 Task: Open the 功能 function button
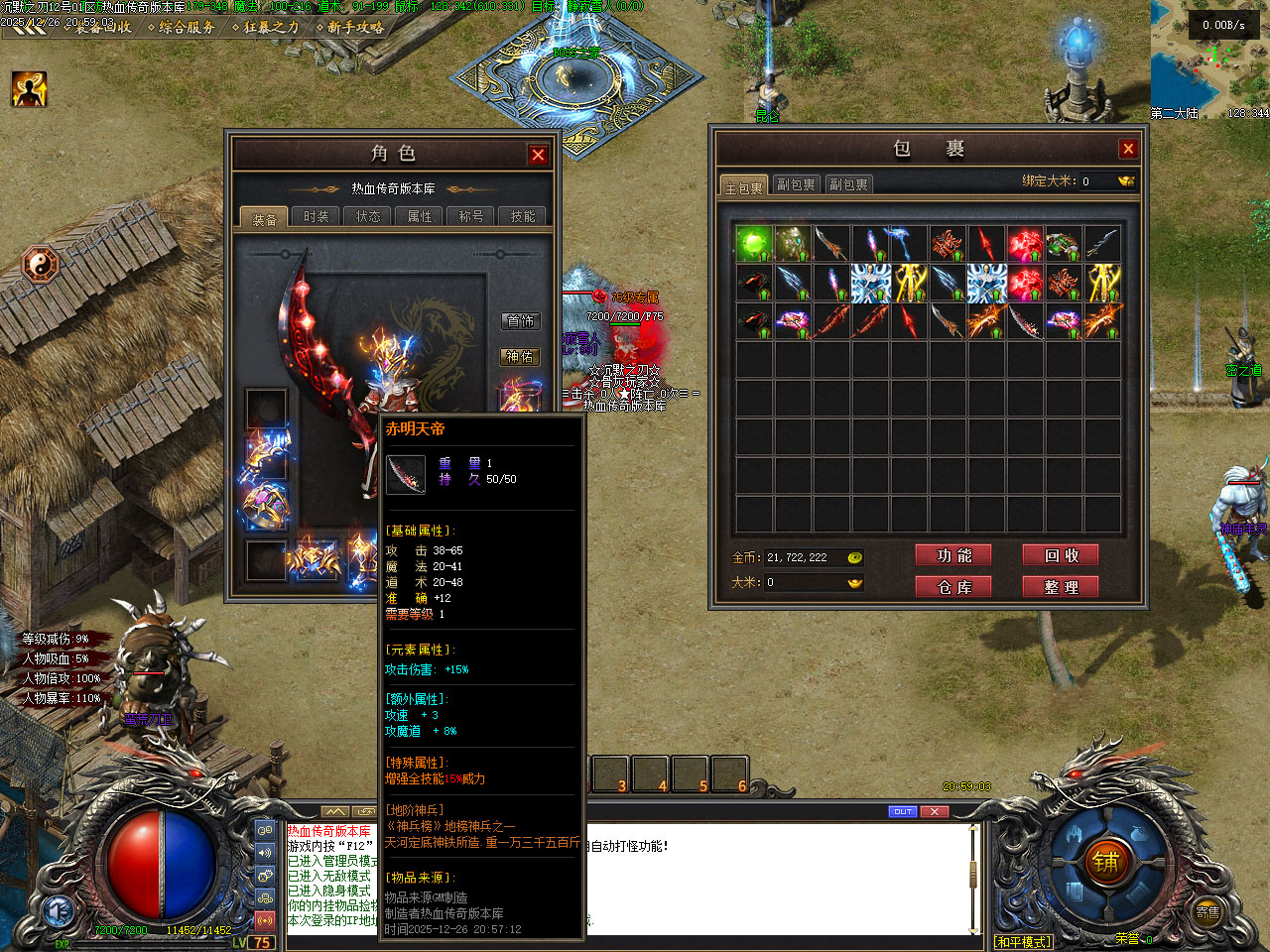pyautogui.click(x=953, y=555)
